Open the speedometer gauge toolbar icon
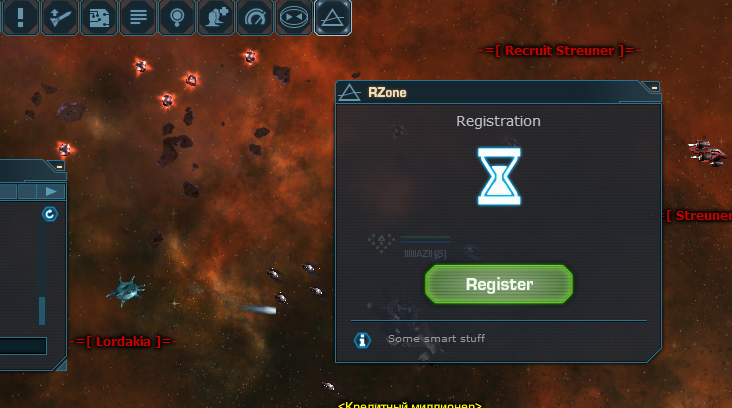This screenshot has height=408, width=732. [x=256, y=16]
